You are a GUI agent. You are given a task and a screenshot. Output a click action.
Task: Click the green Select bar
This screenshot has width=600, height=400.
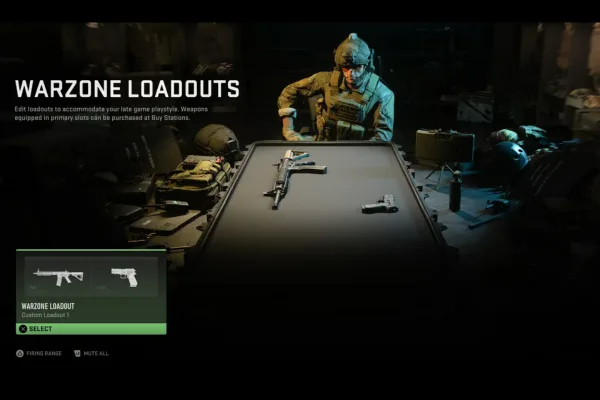(91, 328)
